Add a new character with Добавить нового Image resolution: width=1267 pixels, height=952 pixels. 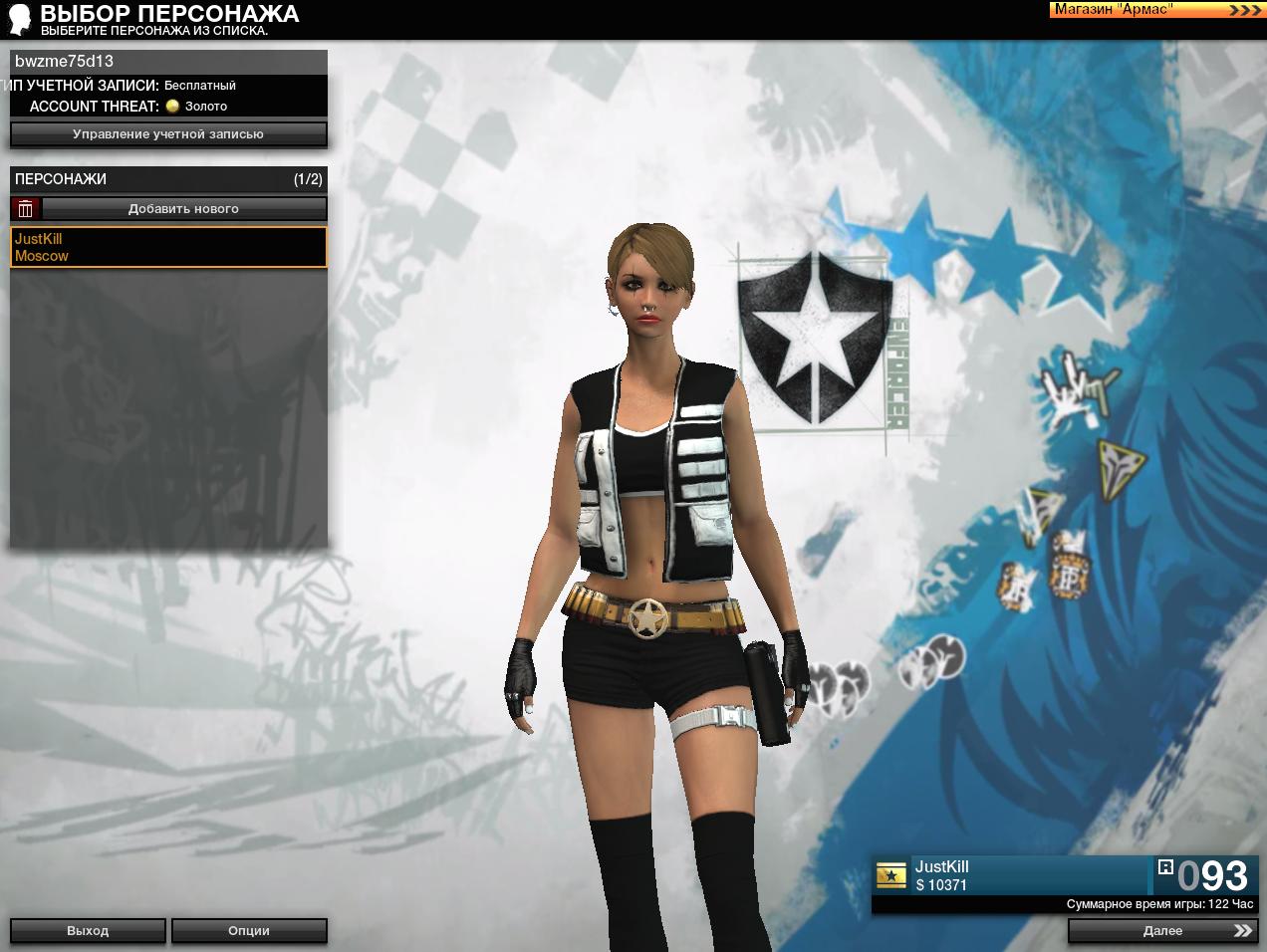184,209
